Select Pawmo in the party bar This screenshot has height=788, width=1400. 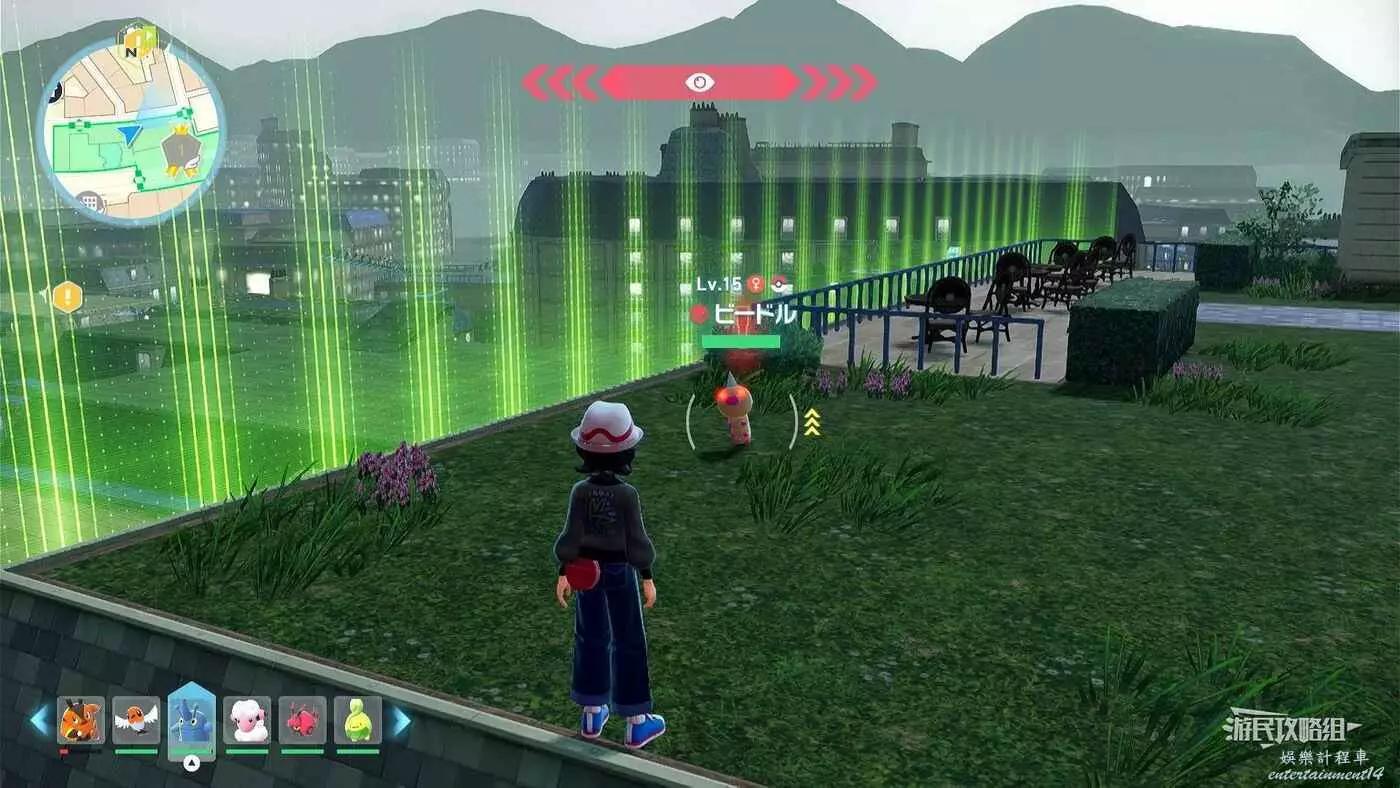pos(81,721)
